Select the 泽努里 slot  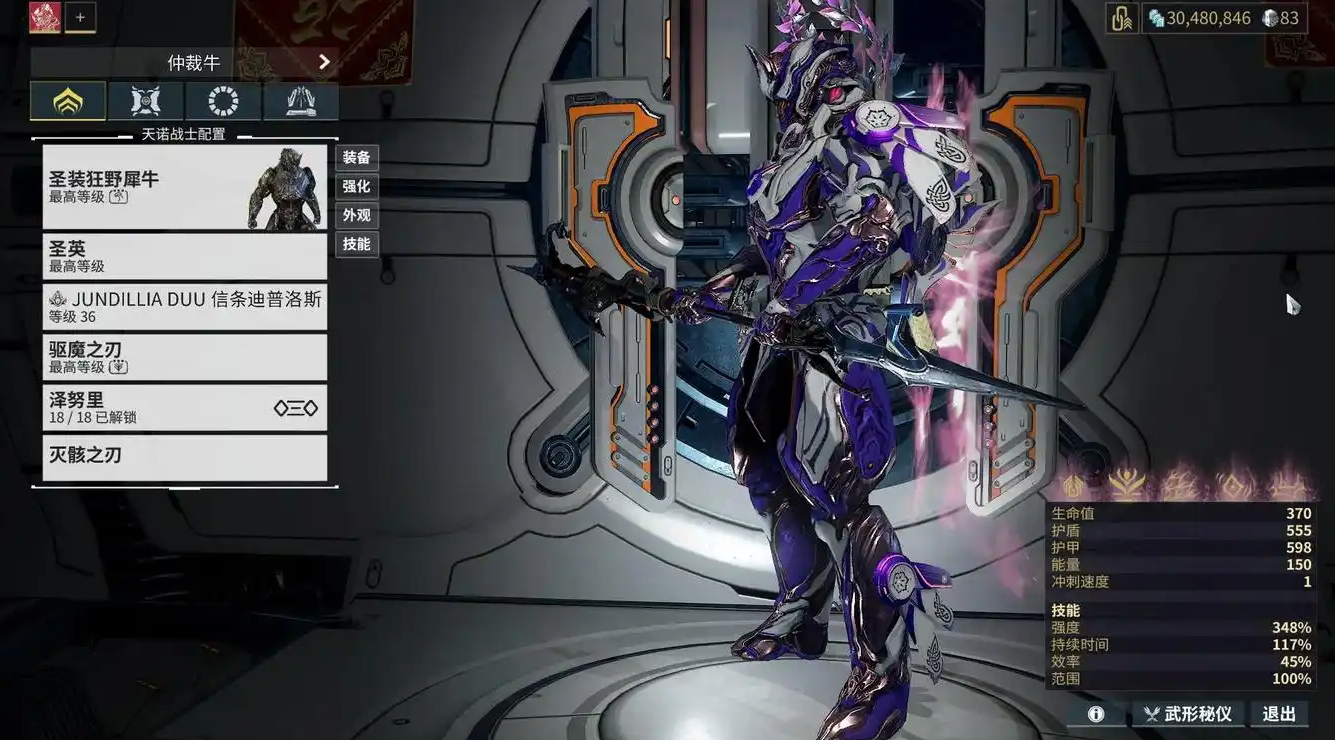(x=184, y=407)
